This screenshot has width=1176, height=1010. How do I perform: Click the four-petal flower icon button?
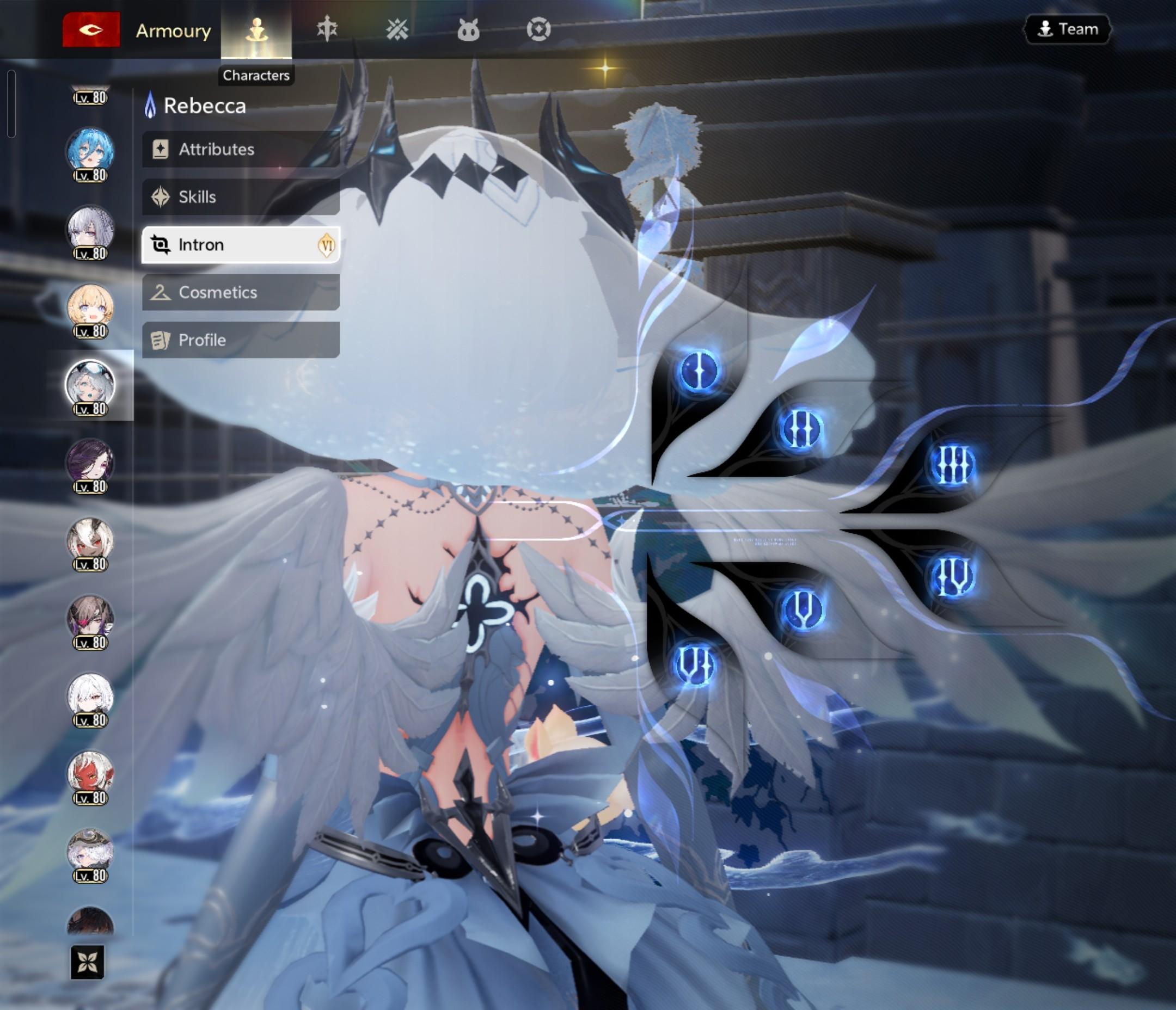click(88, 962)
